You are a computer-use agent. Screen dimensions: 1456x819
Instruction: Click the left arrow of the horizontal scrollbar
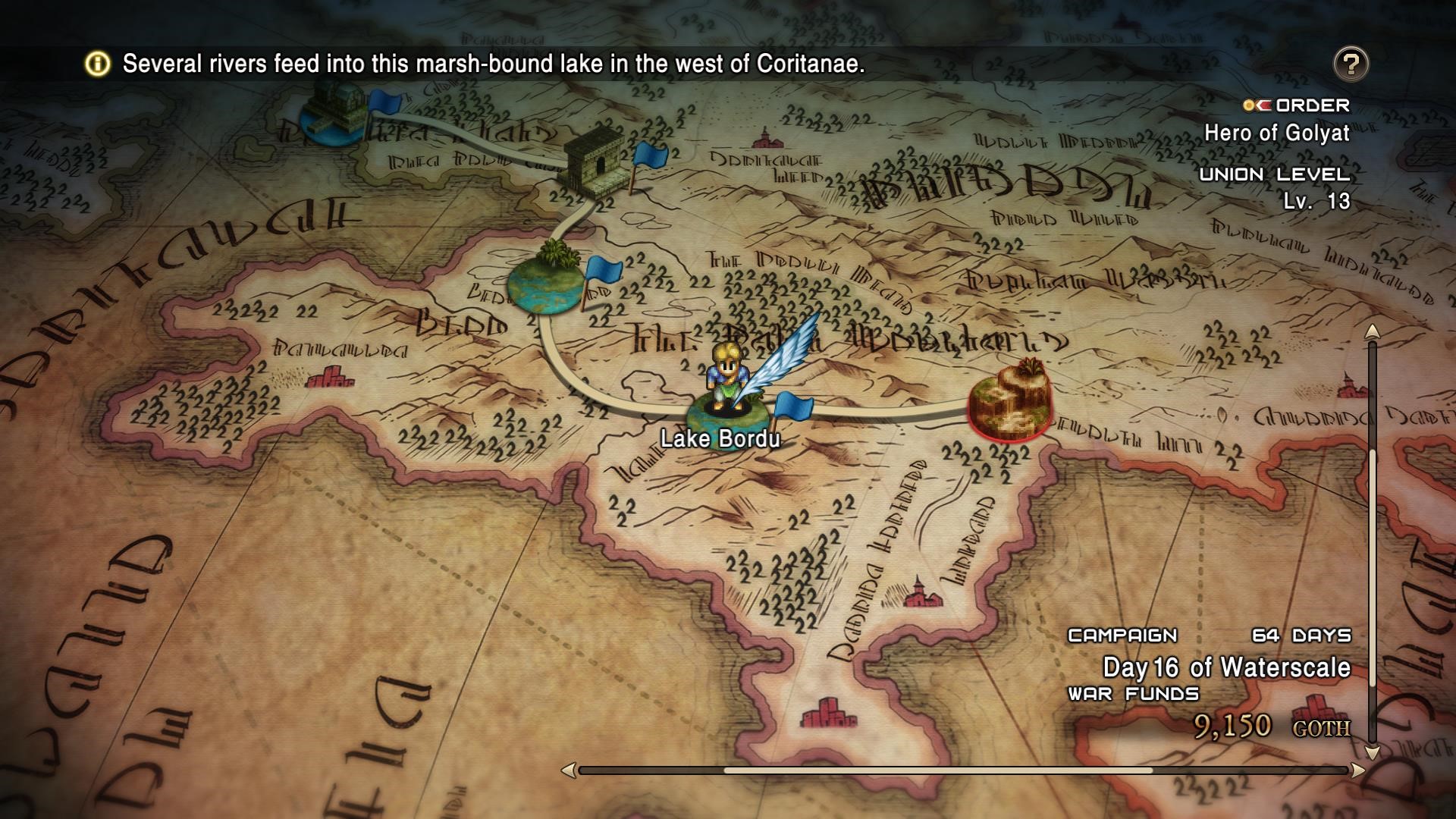[x=568, y=770]
